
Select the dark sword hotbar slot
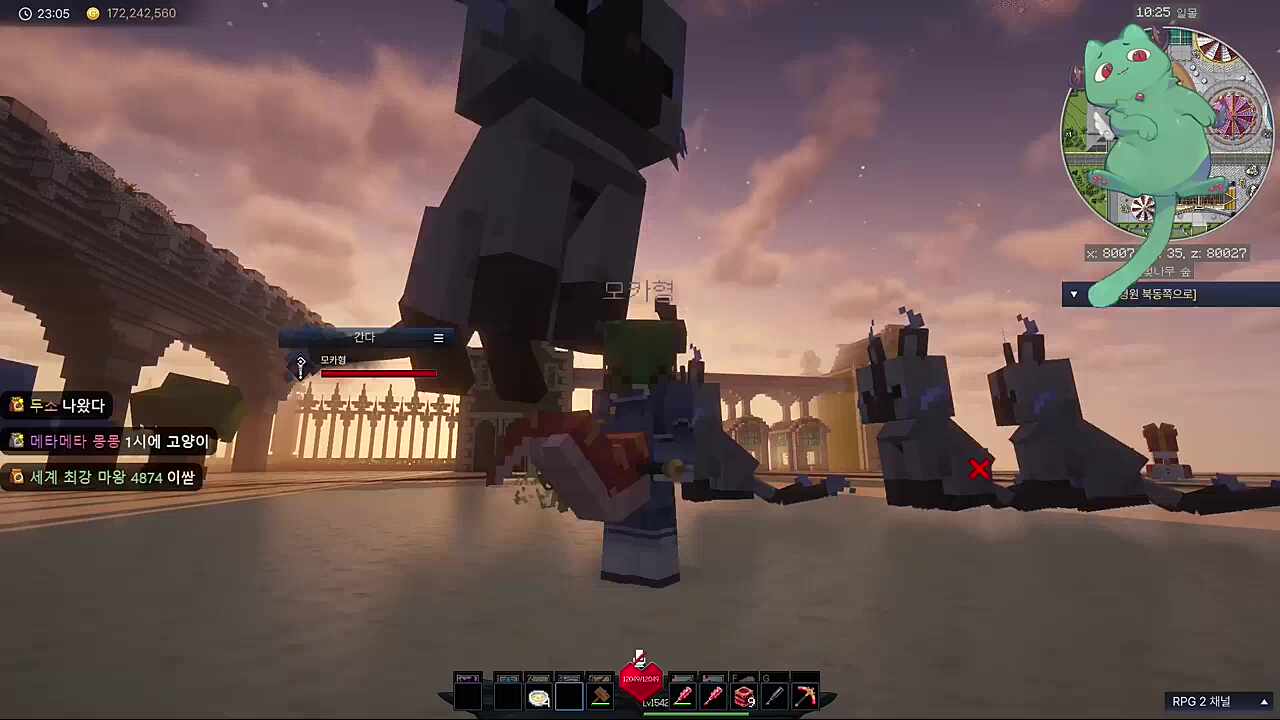774,696
